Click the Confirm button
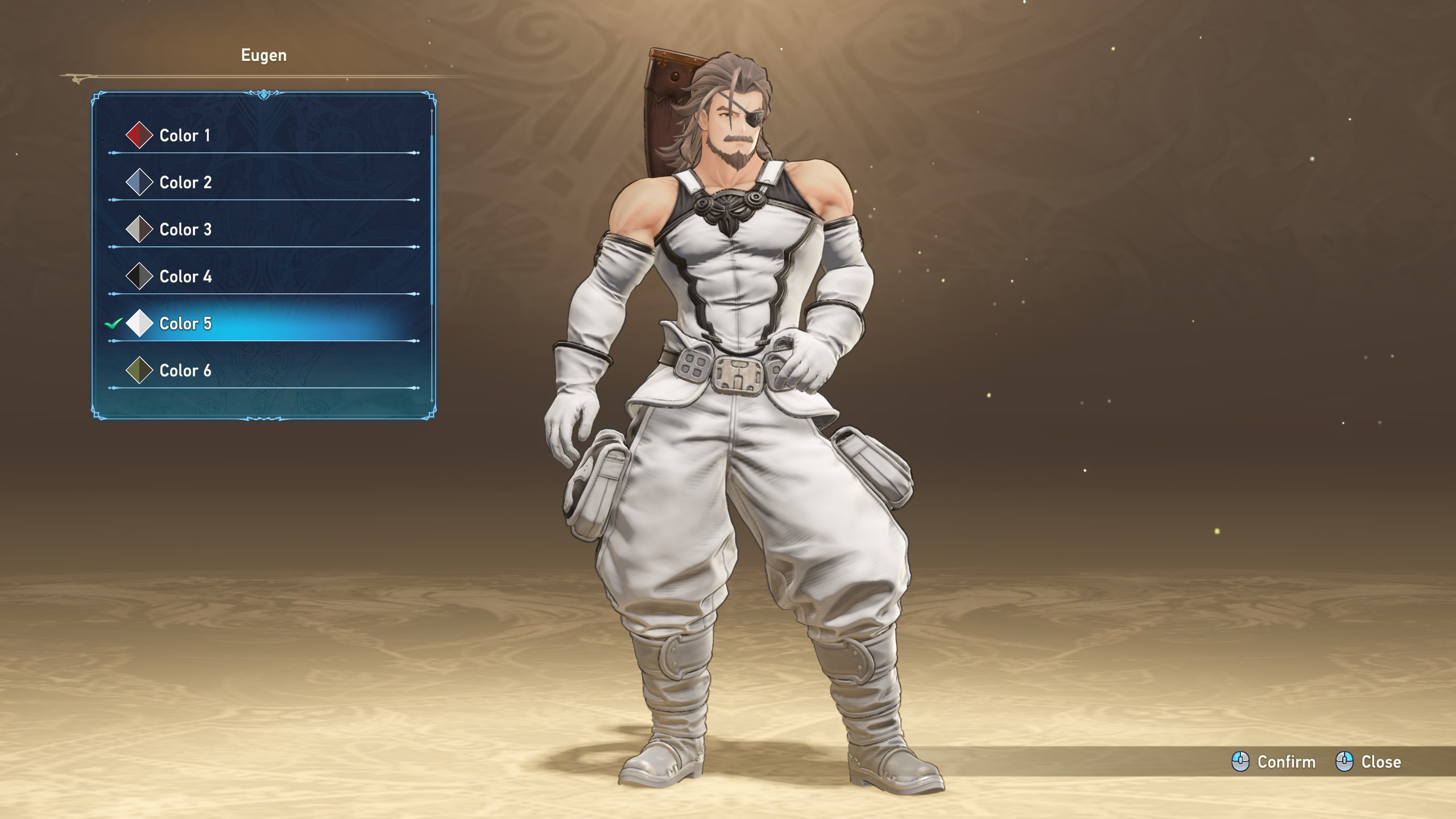Image resolution: width=1456 pixels, height=819 pixels. (1274, 762)
